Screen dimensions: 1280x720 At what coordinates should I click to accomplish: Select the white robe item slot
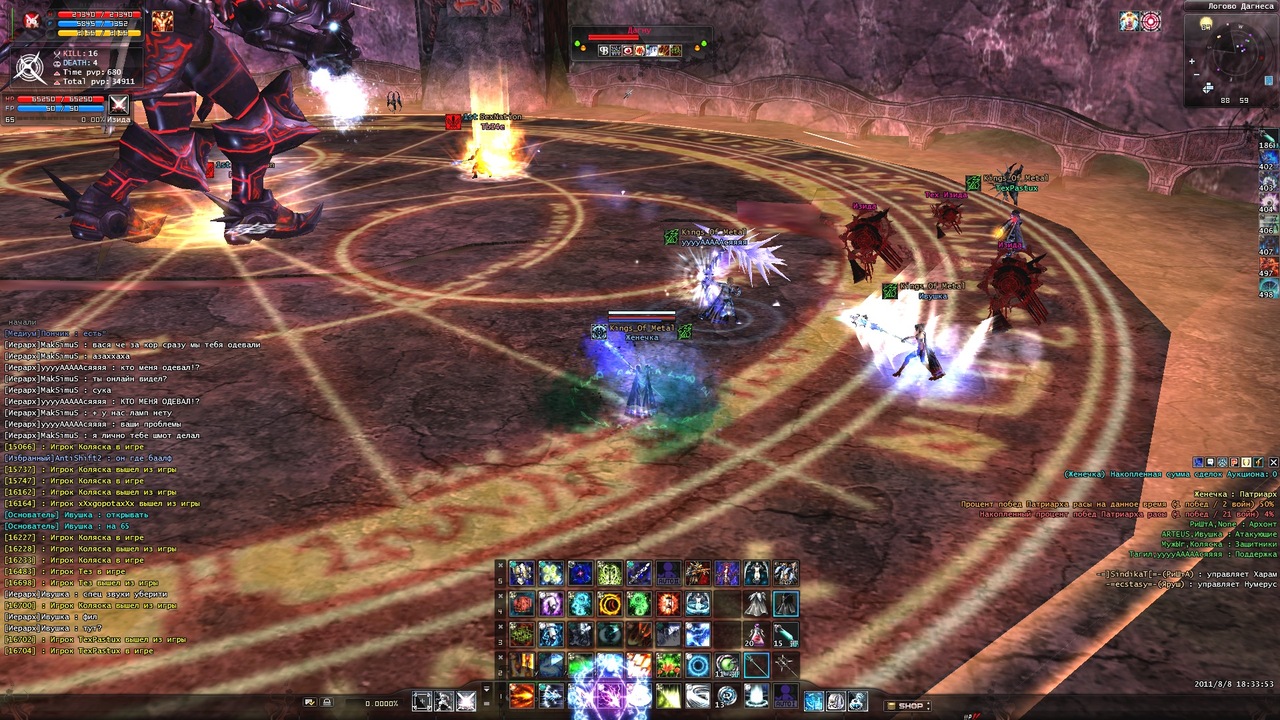[756, 604]
